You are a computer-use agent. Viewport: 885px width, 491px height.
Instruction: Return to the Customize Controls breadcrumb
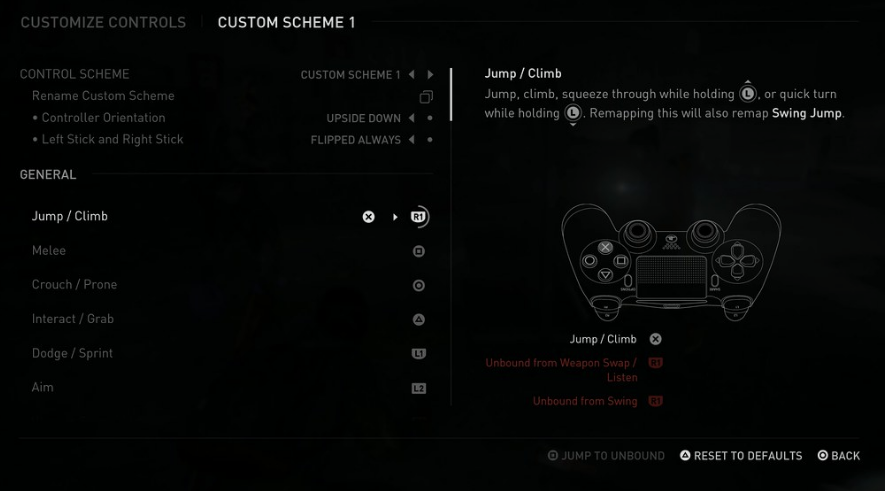click(103, 22)
